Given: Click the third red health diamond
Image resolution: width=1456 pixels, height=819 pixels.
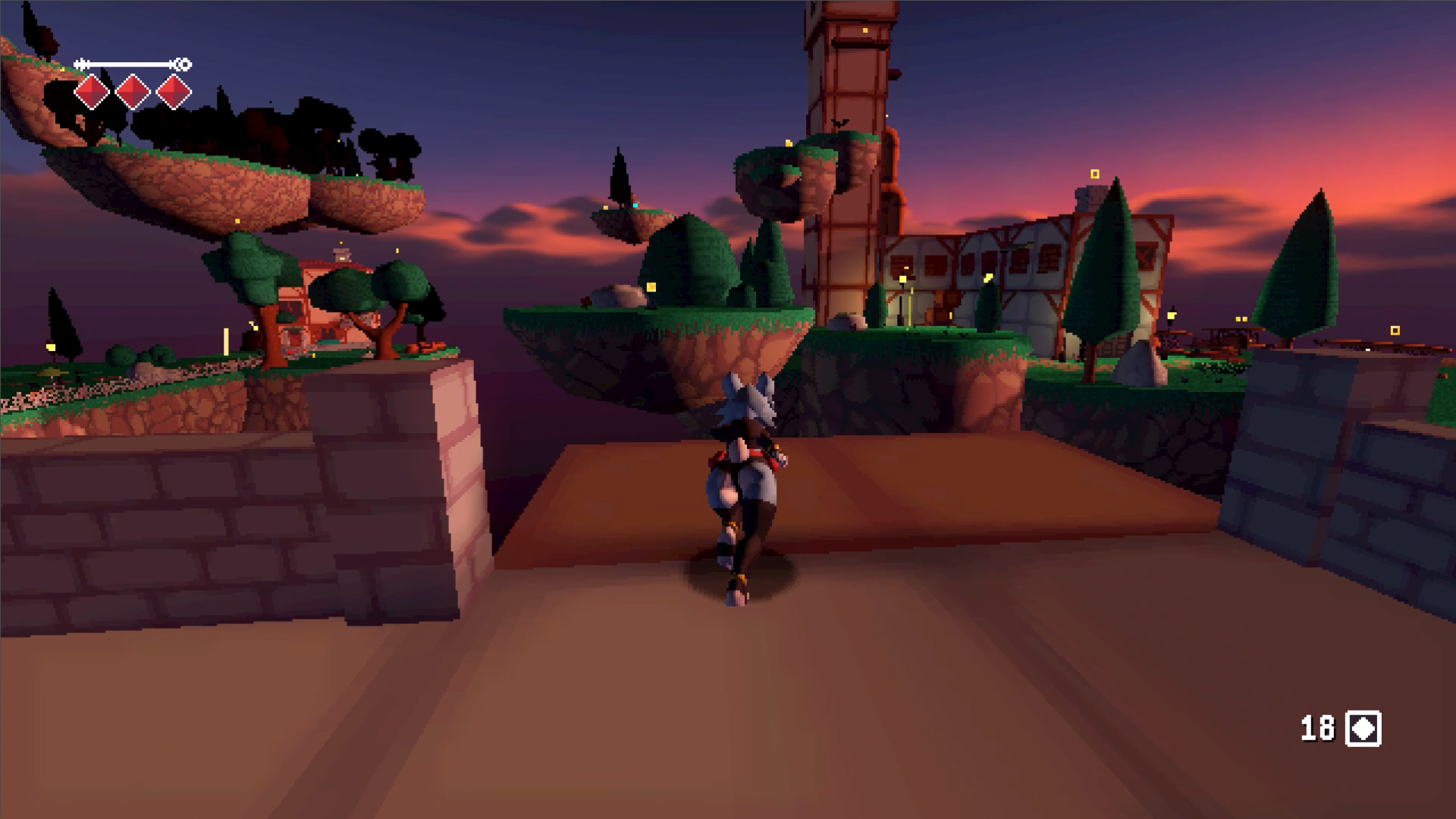Looking at the screenshot, I should tap(175, 90).
